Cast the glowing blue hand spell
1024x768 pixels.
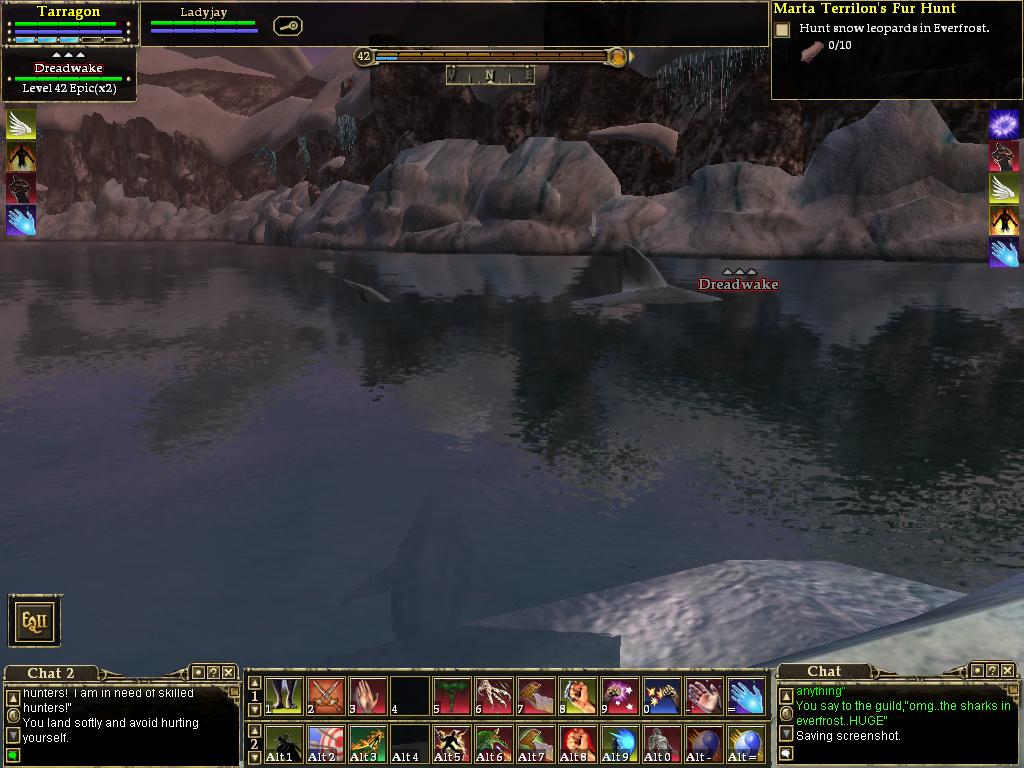coord(746,696)
